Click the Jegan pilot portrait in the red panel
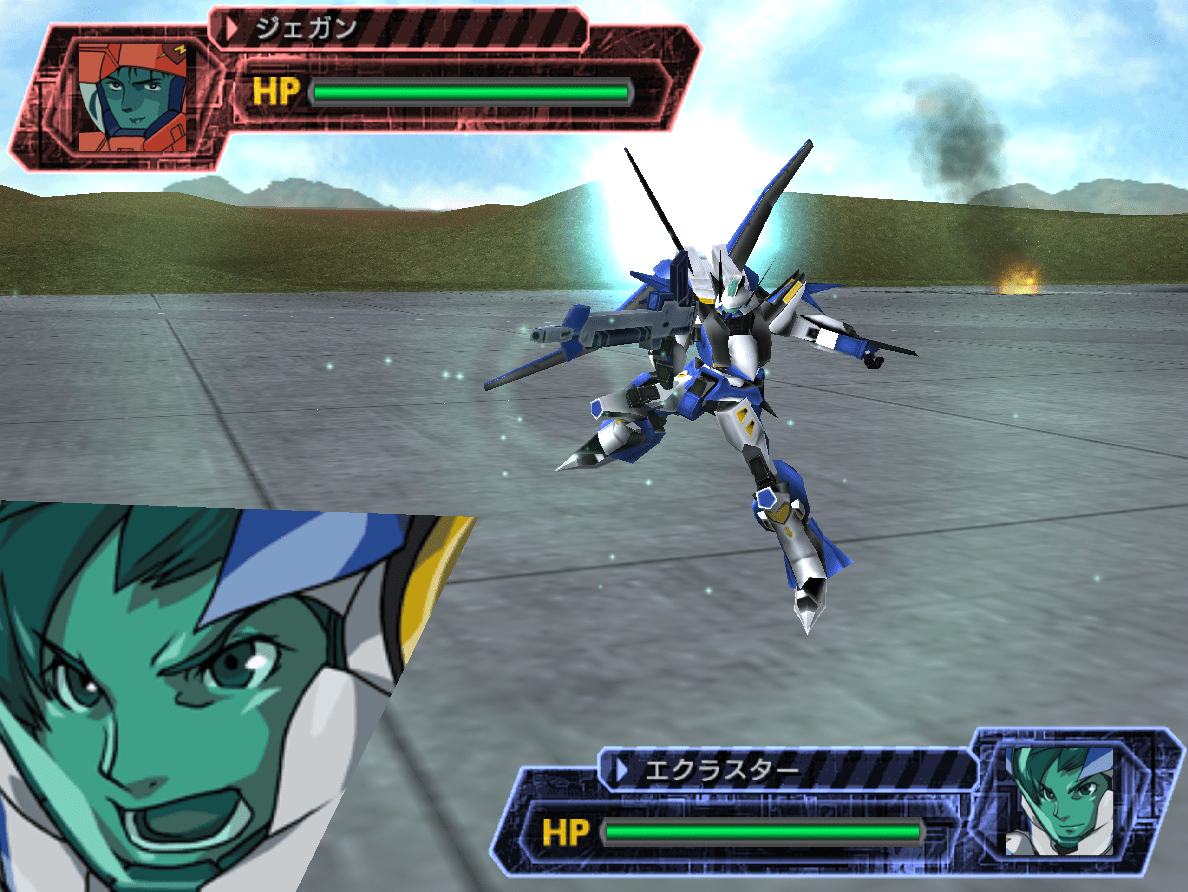This screenshot has height=892, width=1188. [x=138, y=95]
